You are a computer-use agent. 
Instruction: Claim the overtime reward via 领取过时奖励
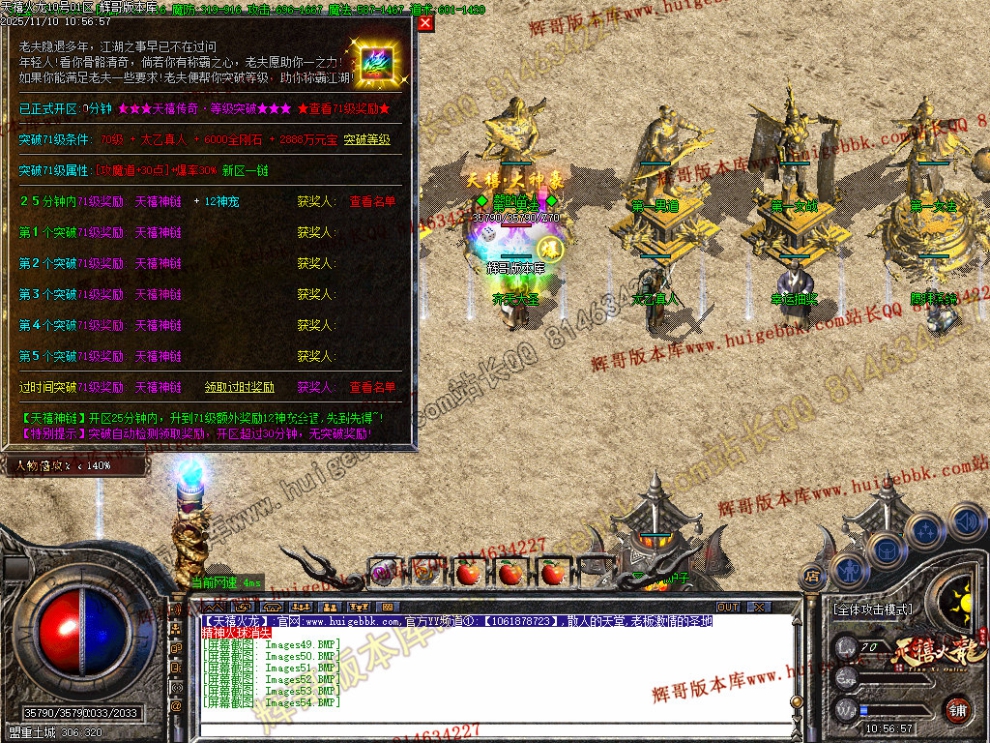tap(239, 387)
